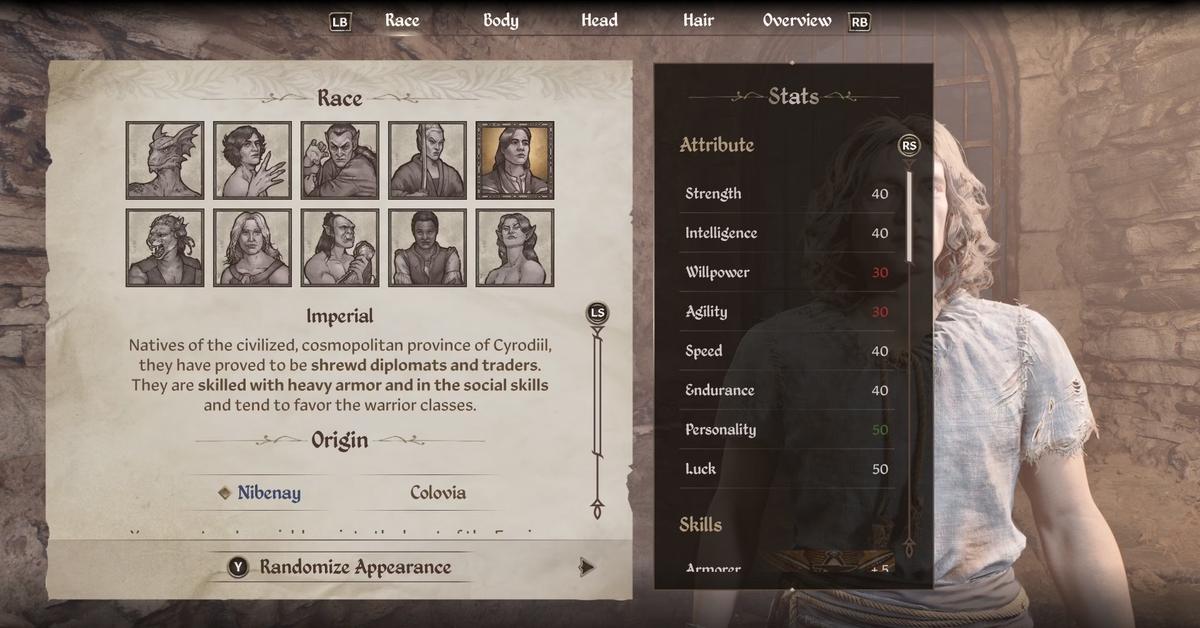Click Randomize Appearance

pos(354,567)
